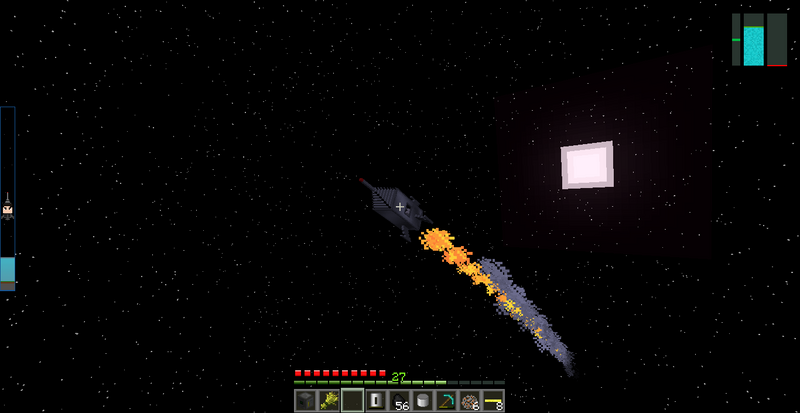The height and width of the screenshot is (413, 800).
Task: Click the highlighted empty hotbar slot
Action: pyautogui.click(x=352, y=401)
